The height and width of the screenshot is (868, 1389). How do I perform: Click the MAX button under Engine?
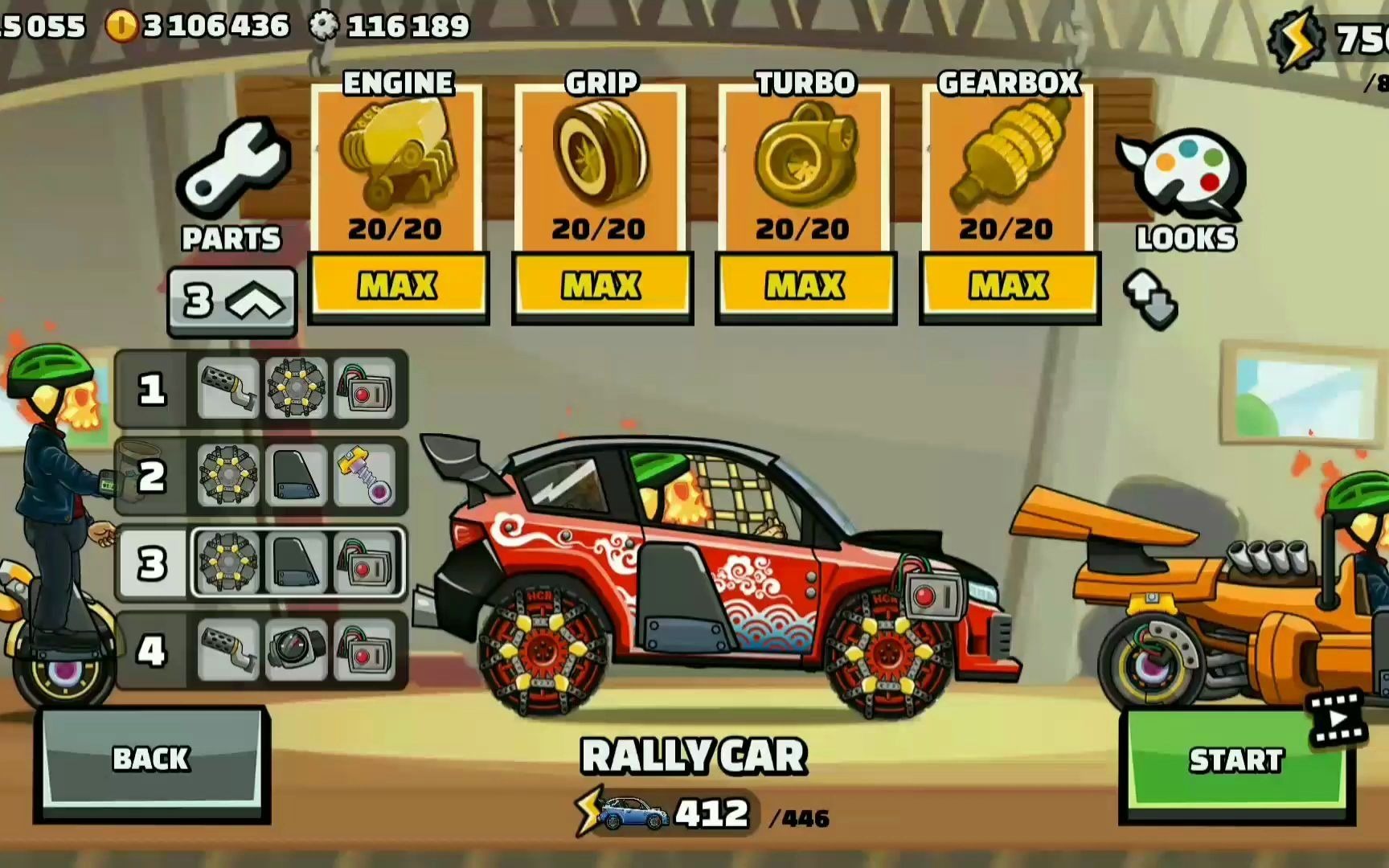(x=398, y=285)
